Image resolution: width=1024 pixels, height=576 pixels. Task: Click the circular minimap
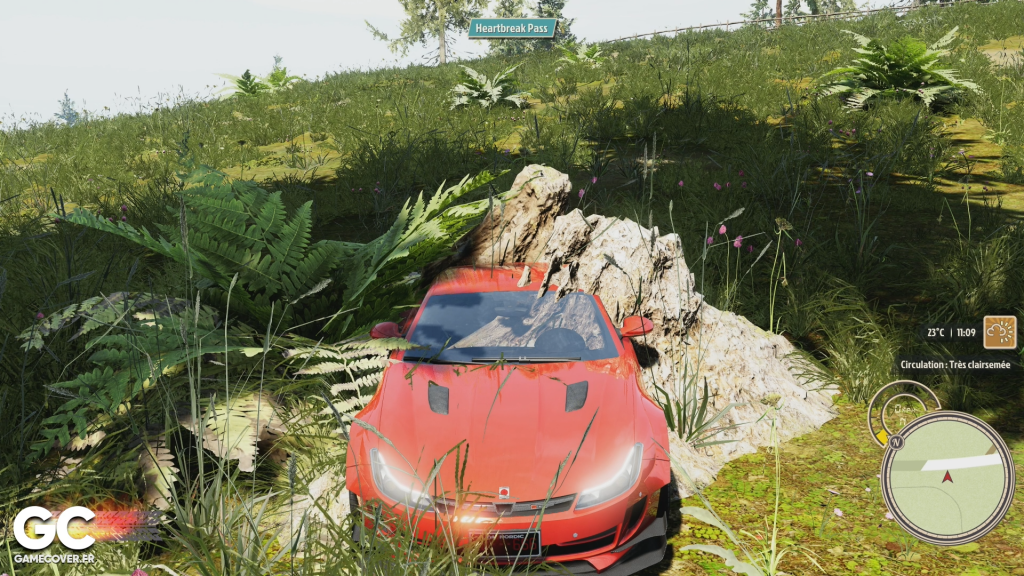946,478
